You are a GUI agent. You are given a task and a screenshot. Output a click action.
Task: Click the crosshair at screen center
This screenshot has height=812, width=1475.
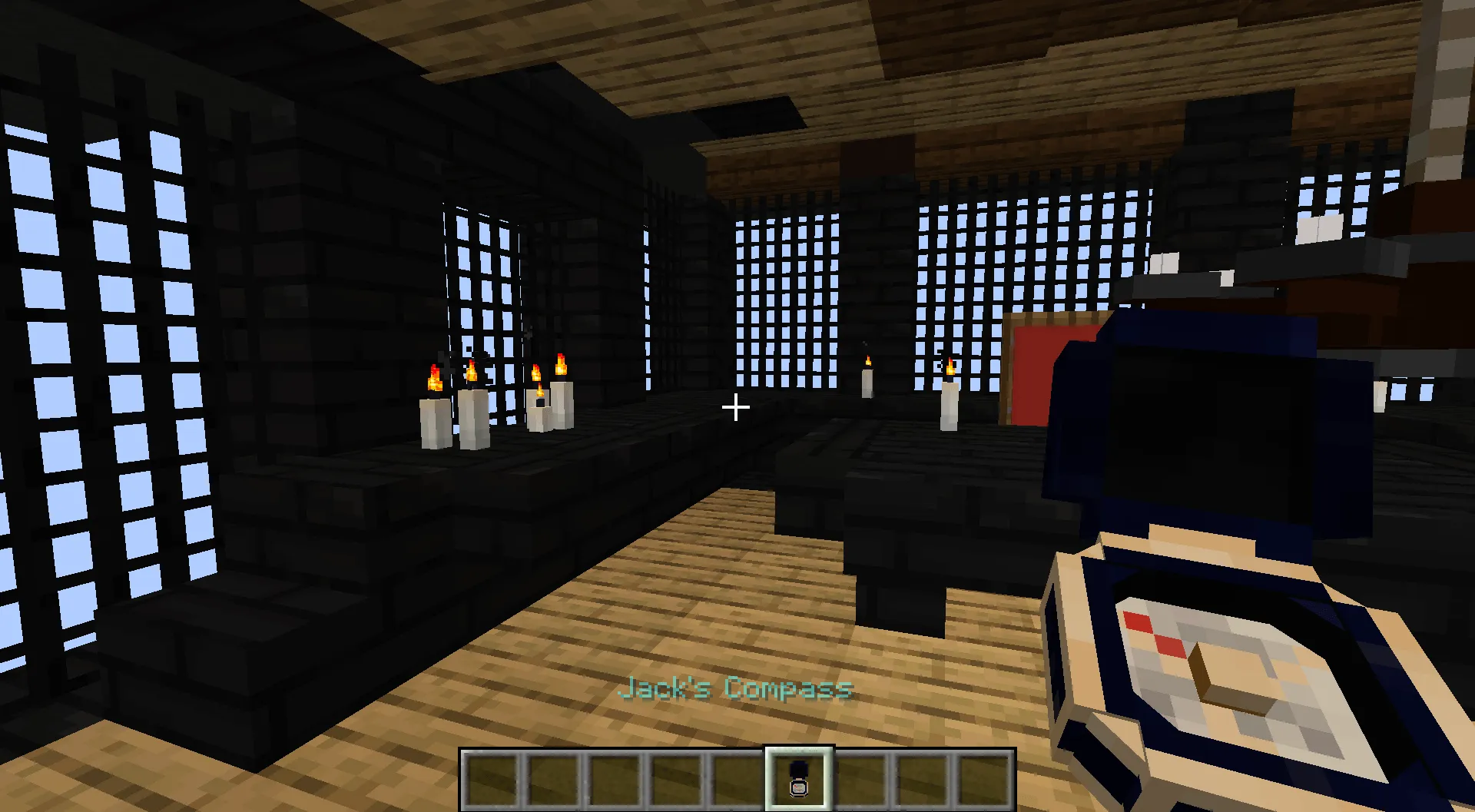(736, 407)
